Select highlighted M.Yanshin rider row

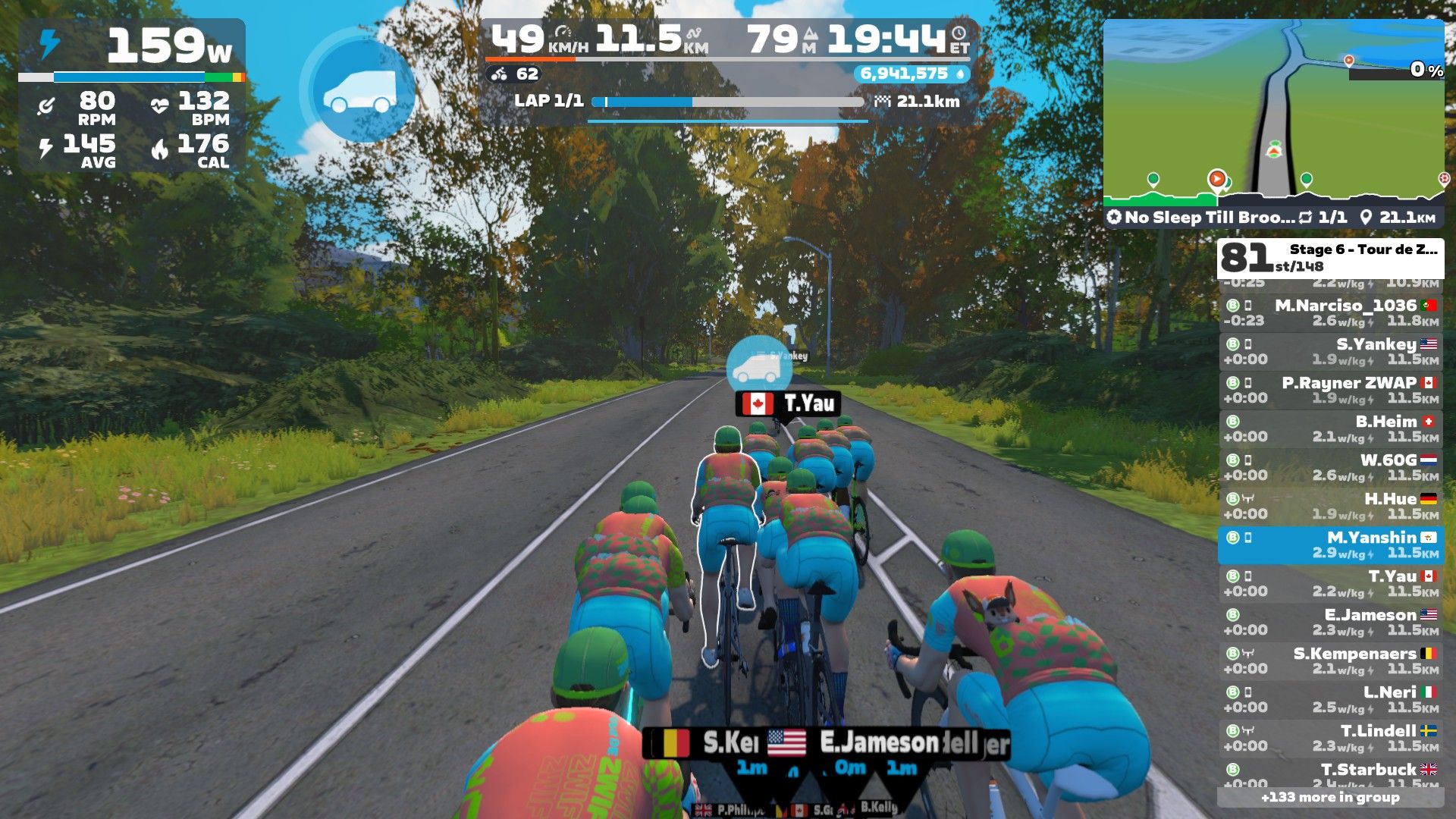tap(1331, 544)
